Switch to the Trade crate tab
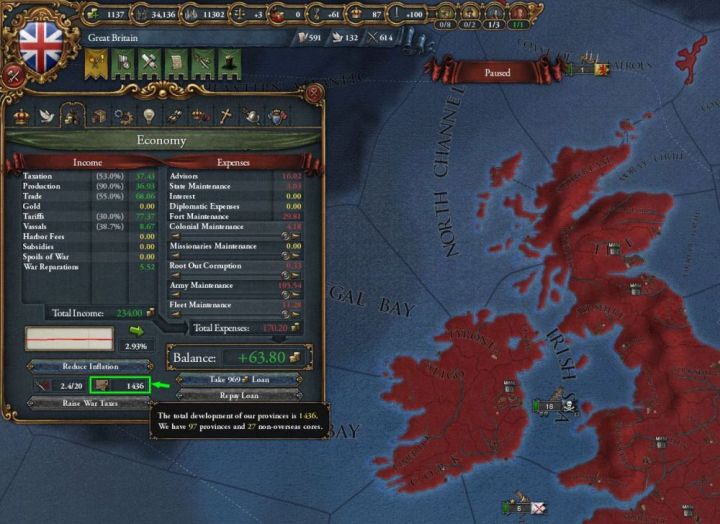This screenshot has width=720, height=524. tap(99, 116)
